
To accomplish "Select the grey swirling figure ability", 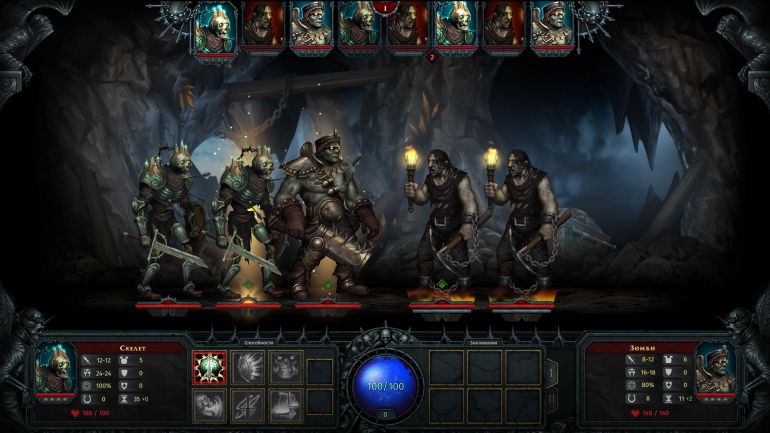I will [x=209, y=404].
